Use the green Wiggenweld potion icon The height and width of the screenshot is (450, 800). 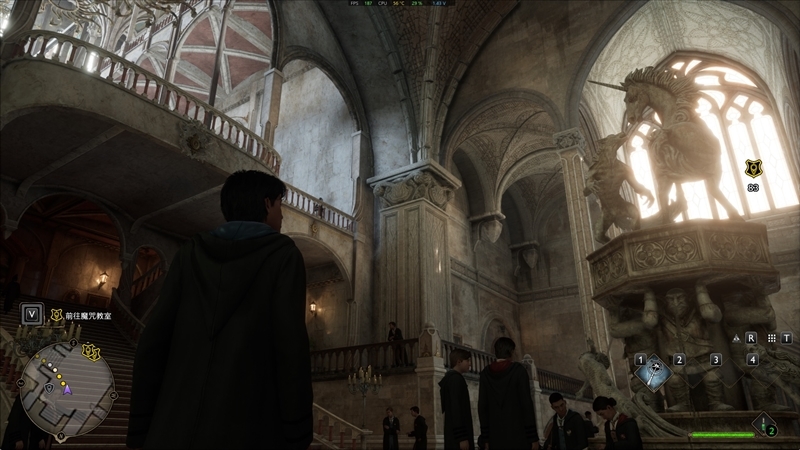click(x=765, y=424)
